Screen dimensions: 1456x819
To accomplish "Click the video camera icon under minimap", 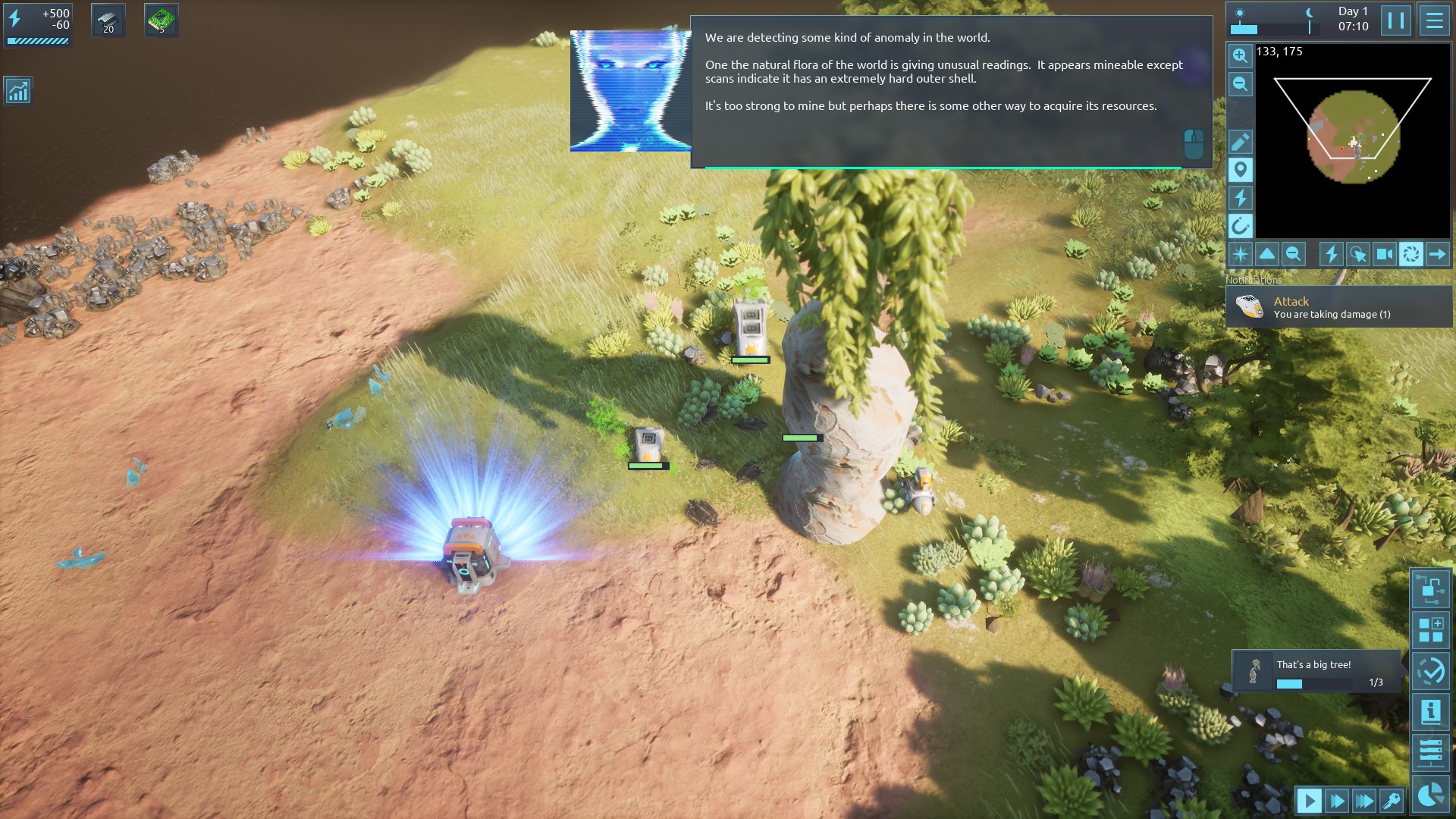I will 1384,254.
